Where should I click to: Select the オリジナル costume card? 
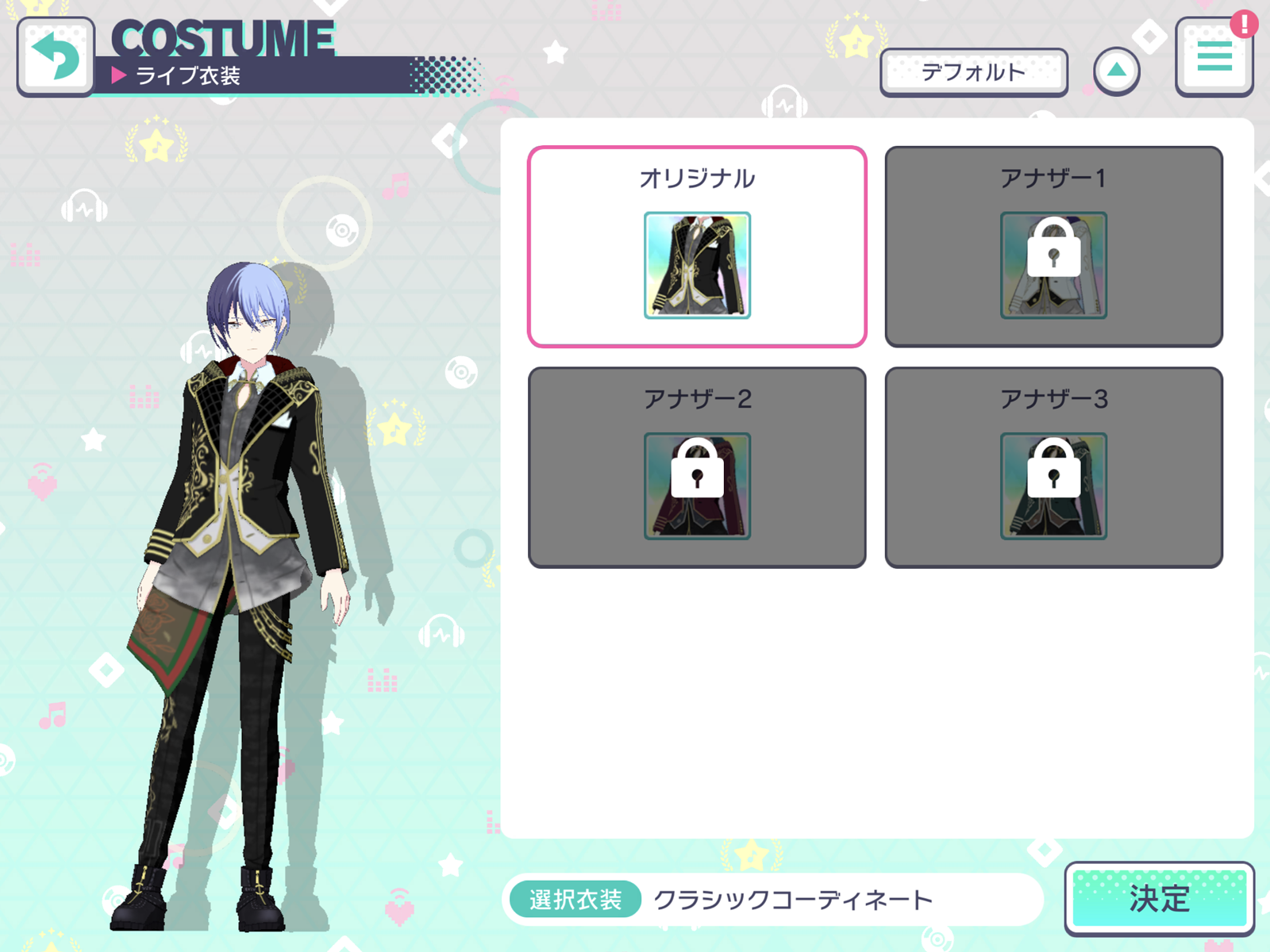698,246
